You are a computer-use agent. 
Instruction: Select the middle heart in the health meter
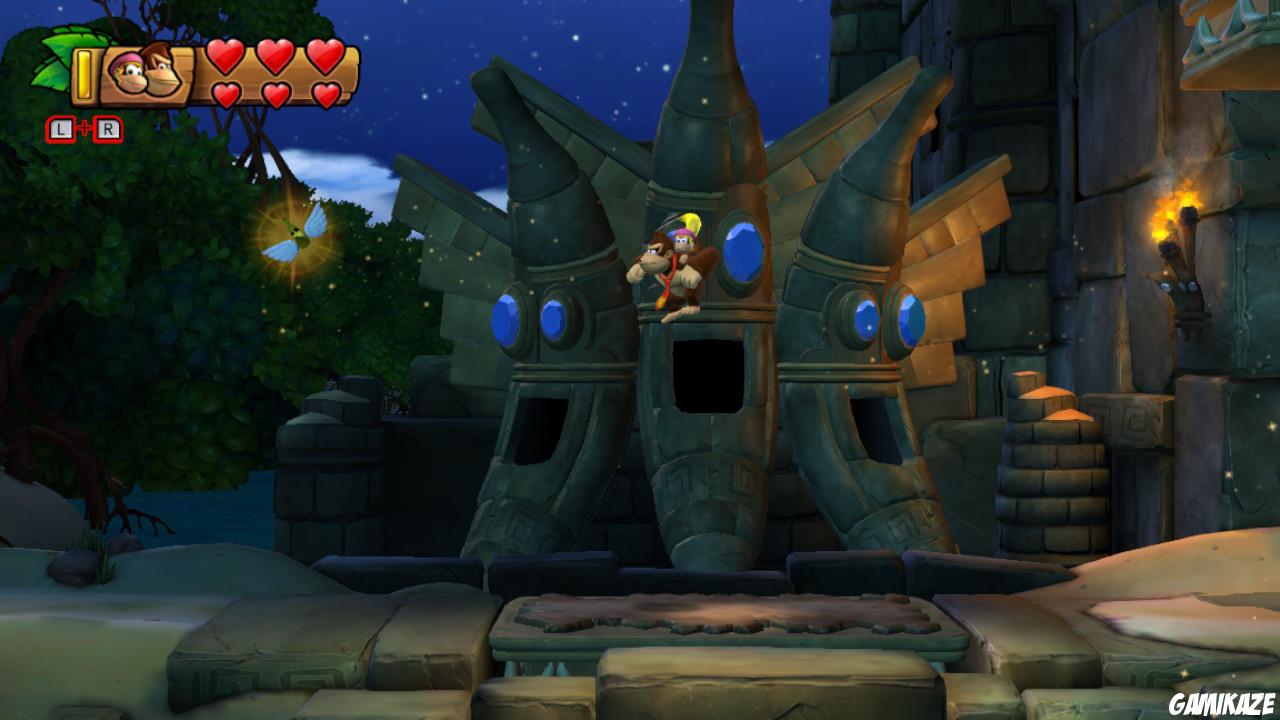(275, 58)
